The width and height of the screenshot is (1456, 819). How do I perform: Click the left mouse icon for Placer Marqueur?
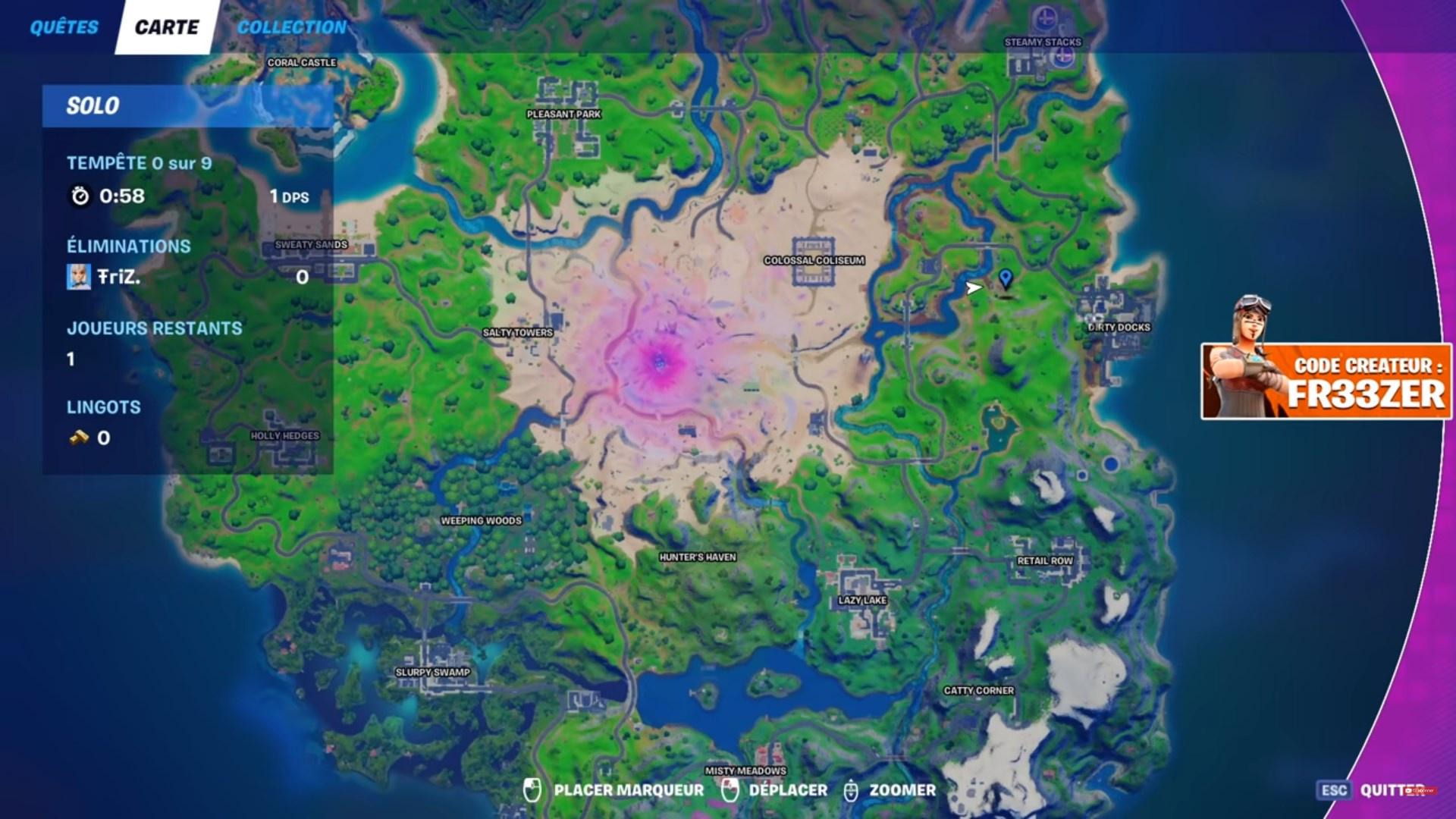click(x=531, y=789)
